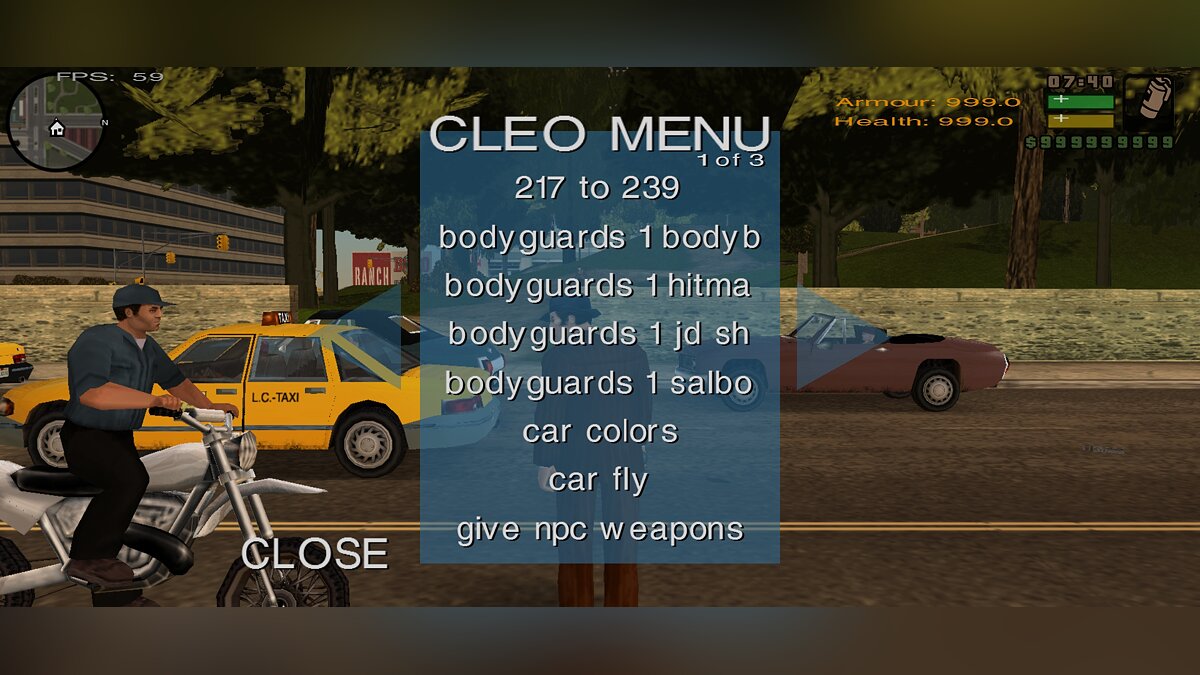The height and width of the screenshot is (675, 1200).
Task: Activate the "car fly" cheat
Action: 598,480
